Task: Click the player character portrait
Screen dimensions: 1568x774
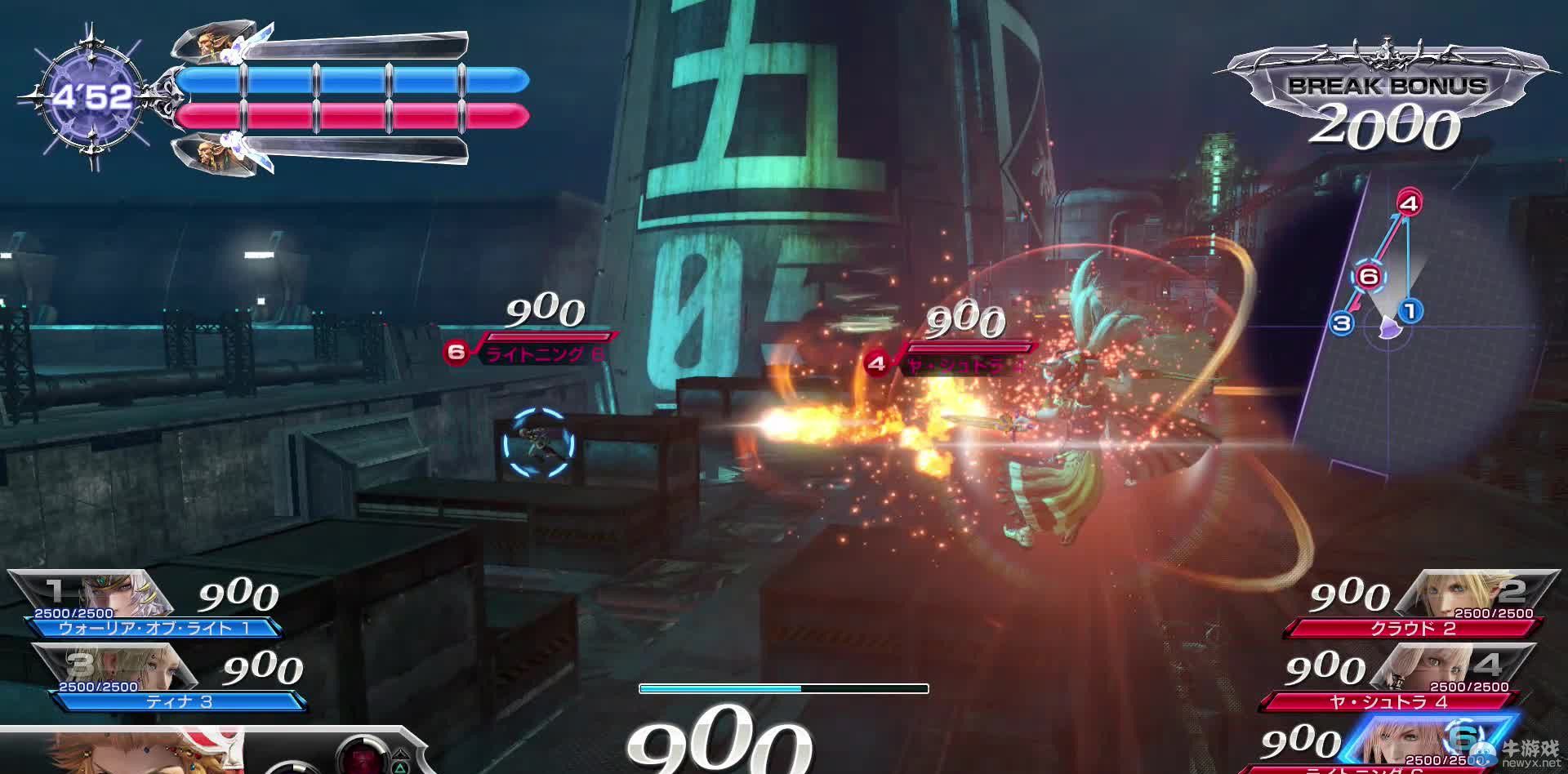Action: (147, 753)
